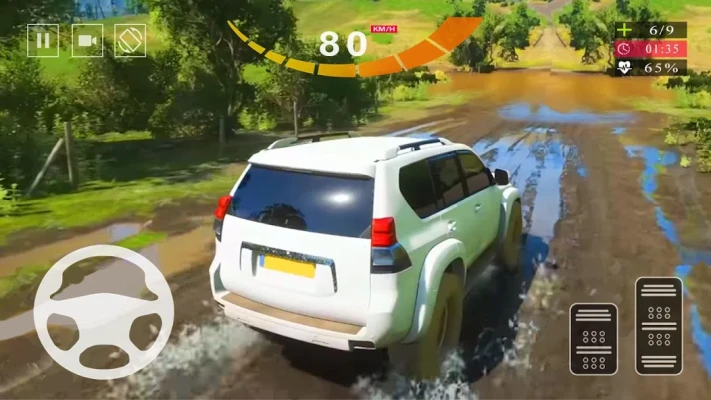
Task: Switch the camera view
Action: click(87, 40)
